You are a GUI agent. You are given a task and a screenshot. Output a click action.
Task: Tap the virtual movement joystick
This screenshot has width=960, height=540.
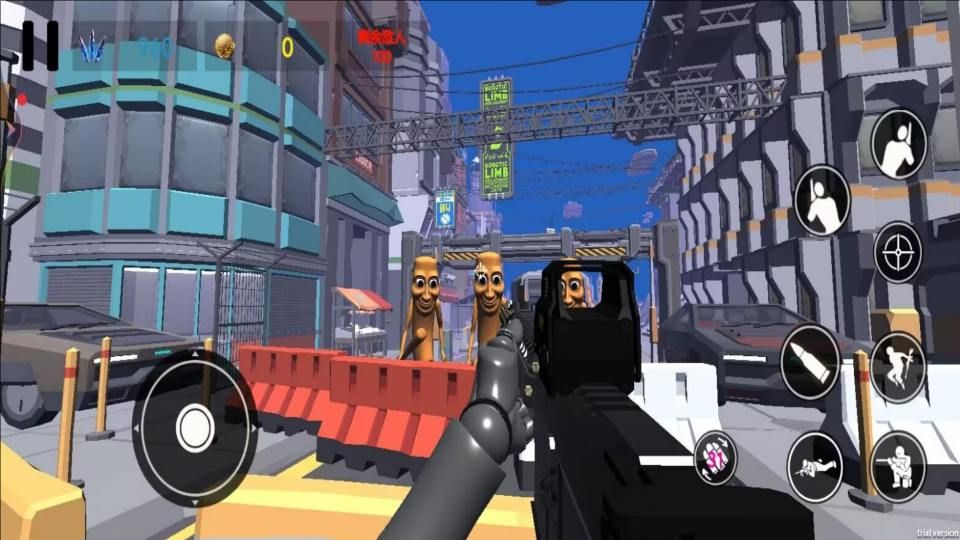click(x=195, y=428)
